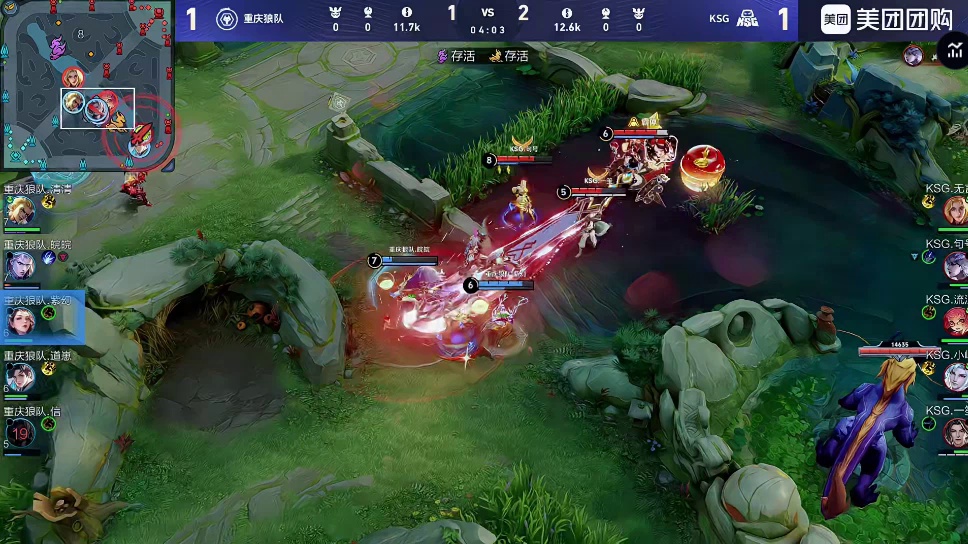
Task: Click the round hero icon beside the chart button
Action: (912, 55)
